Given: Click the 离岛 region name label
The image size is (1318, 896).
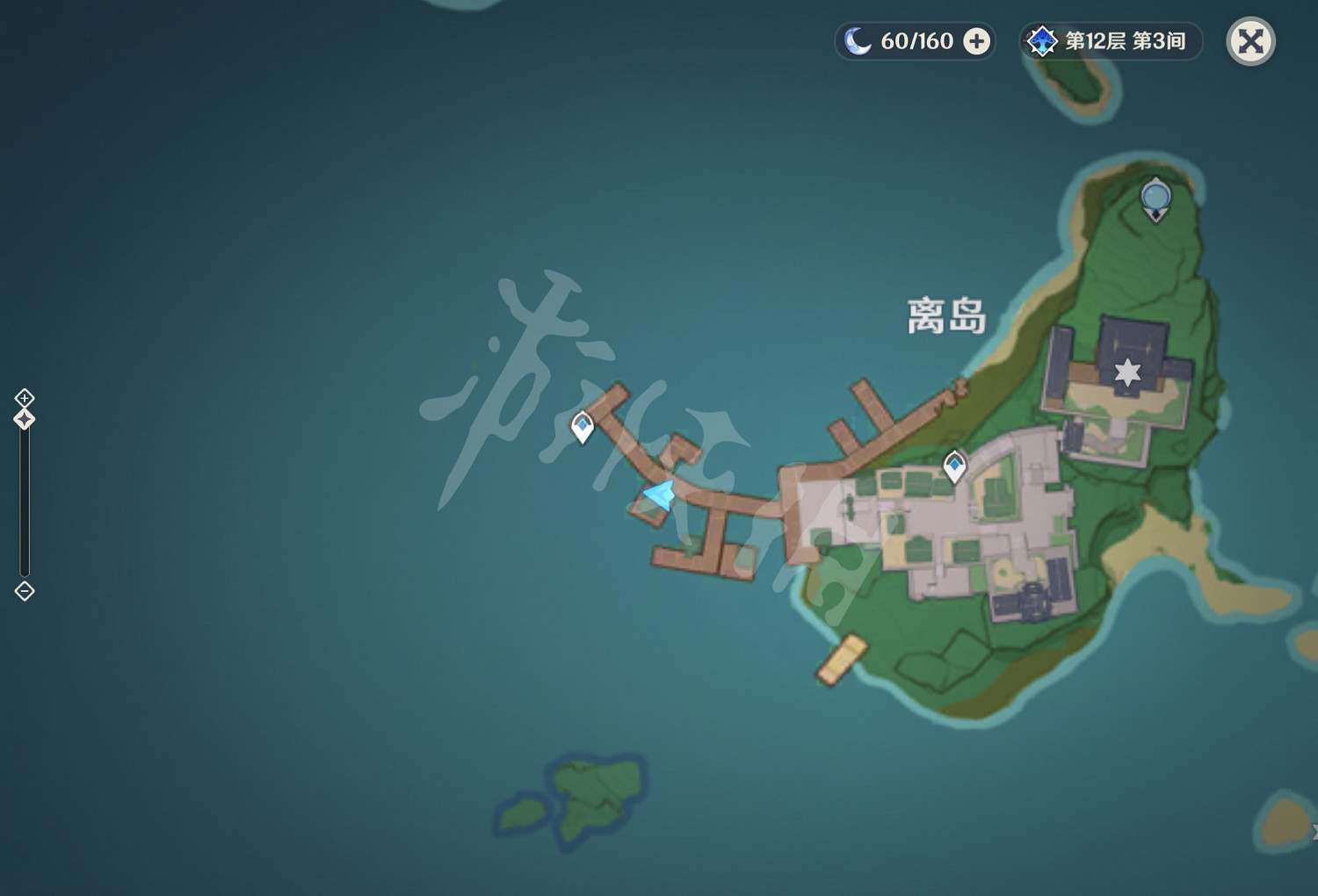Looking at the screenshot, I should (946, 316).
